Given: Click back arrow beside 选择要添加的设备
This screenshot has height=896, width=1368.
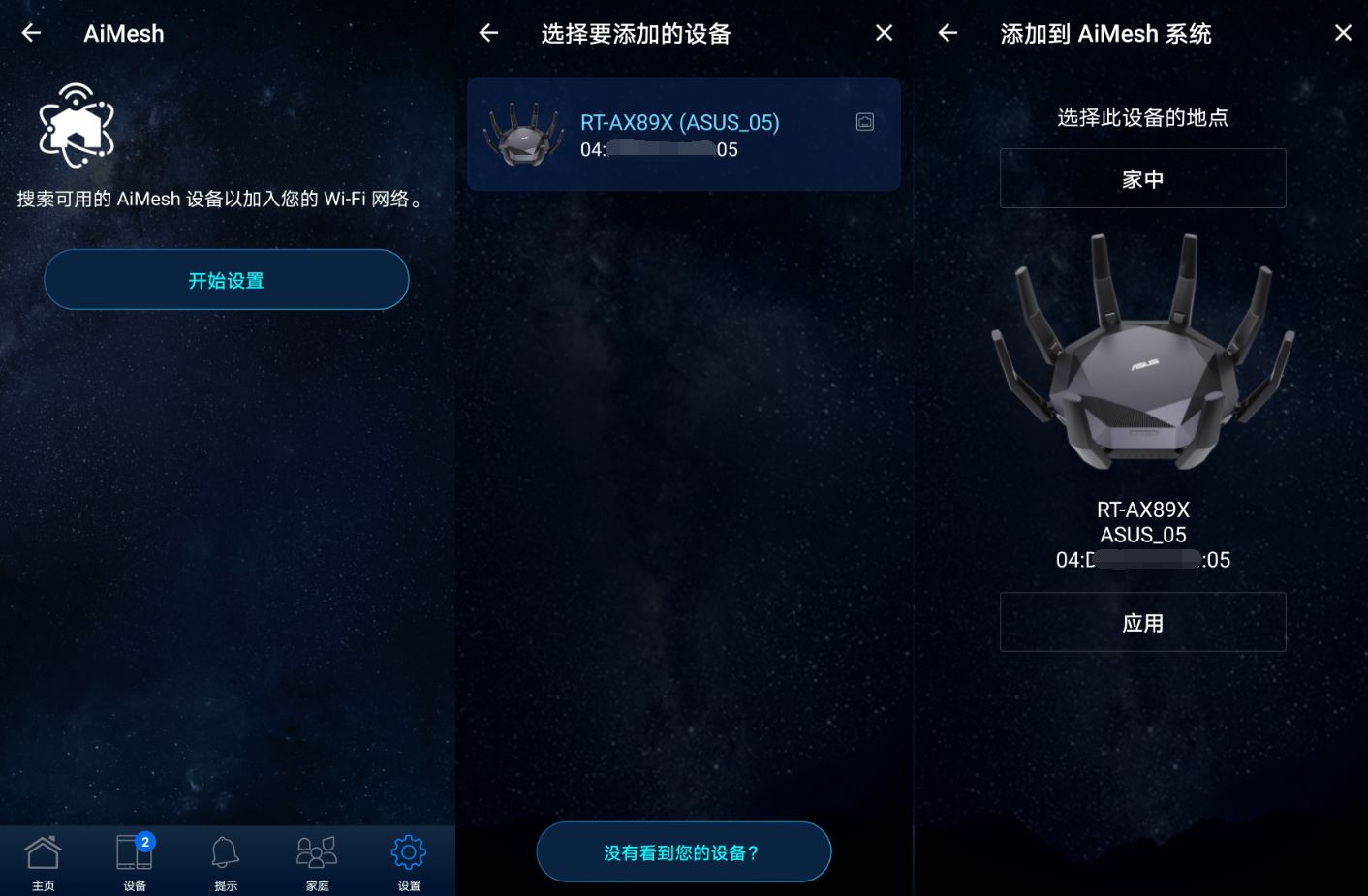Looking at the screenshot, I should (488, 34).
